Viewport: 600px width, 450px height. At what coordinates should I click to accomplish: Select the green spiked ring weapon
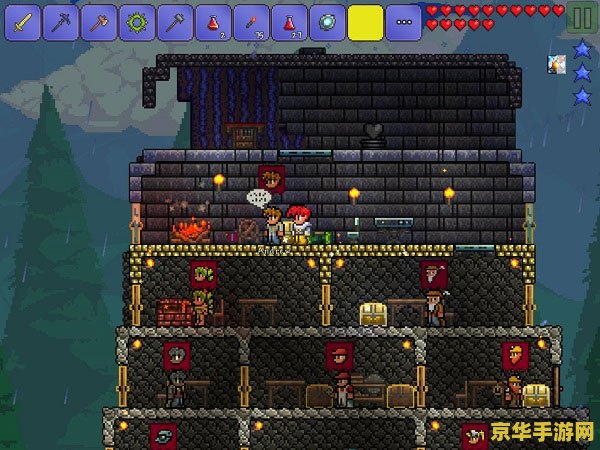[137, 20]
